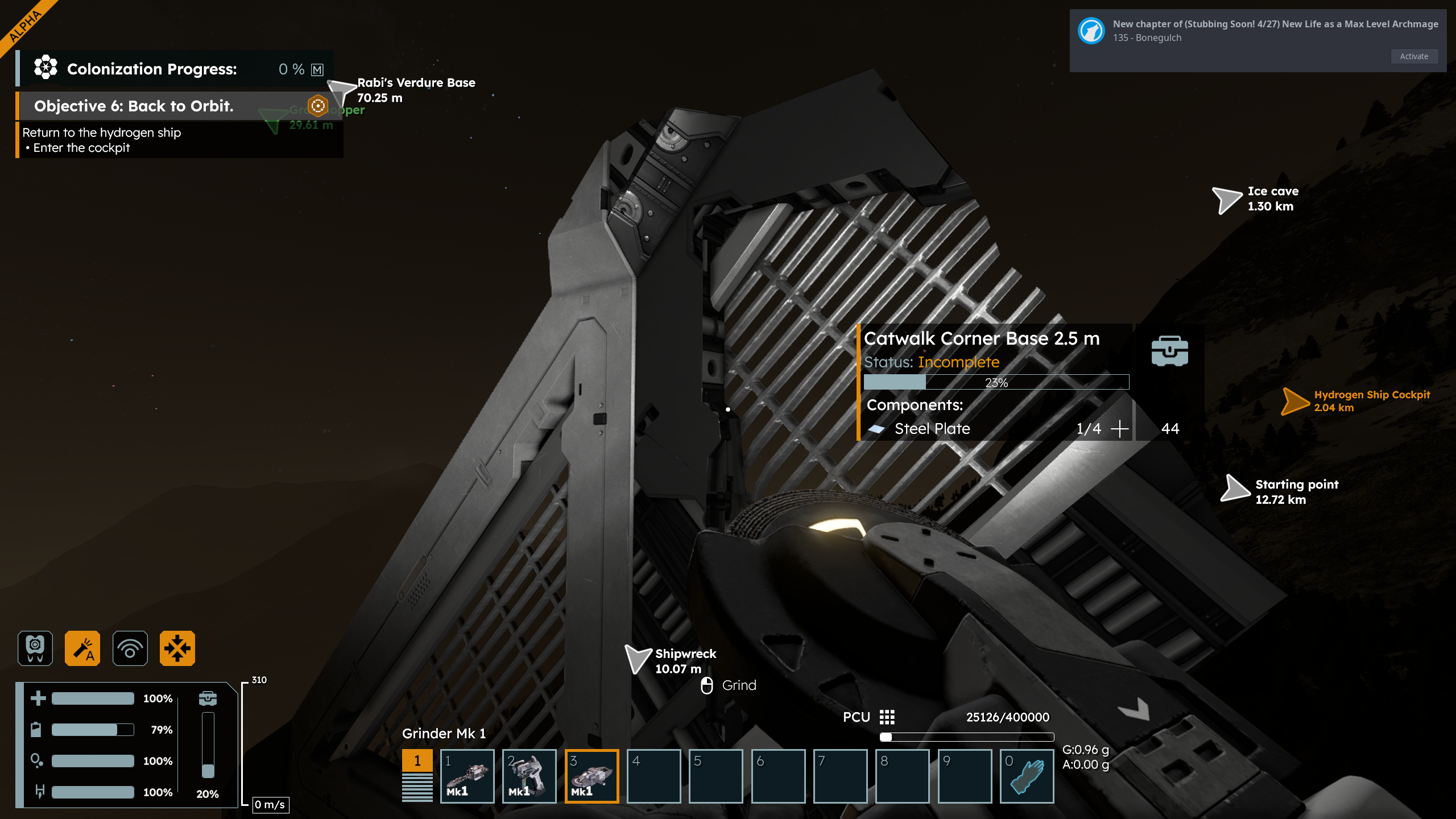Toggle the jetpack icon
The image size is (1456, 819).
click(x=35, y=648)
